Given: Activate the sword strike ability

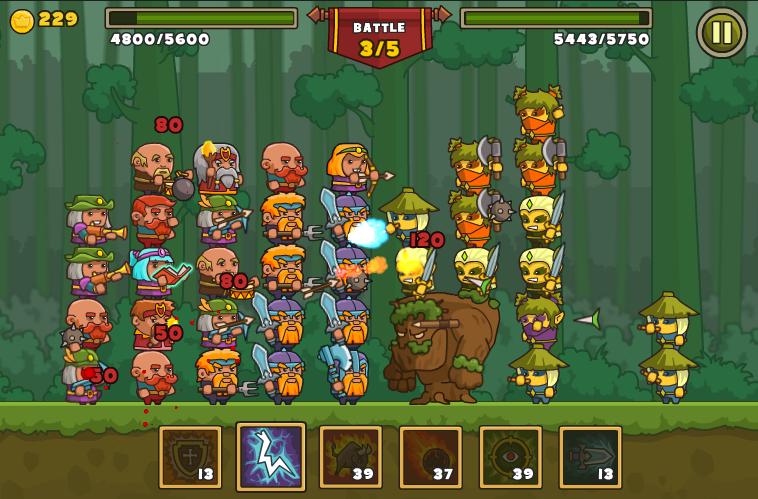Looking at the screenshot, I should [x=590, y=457].
